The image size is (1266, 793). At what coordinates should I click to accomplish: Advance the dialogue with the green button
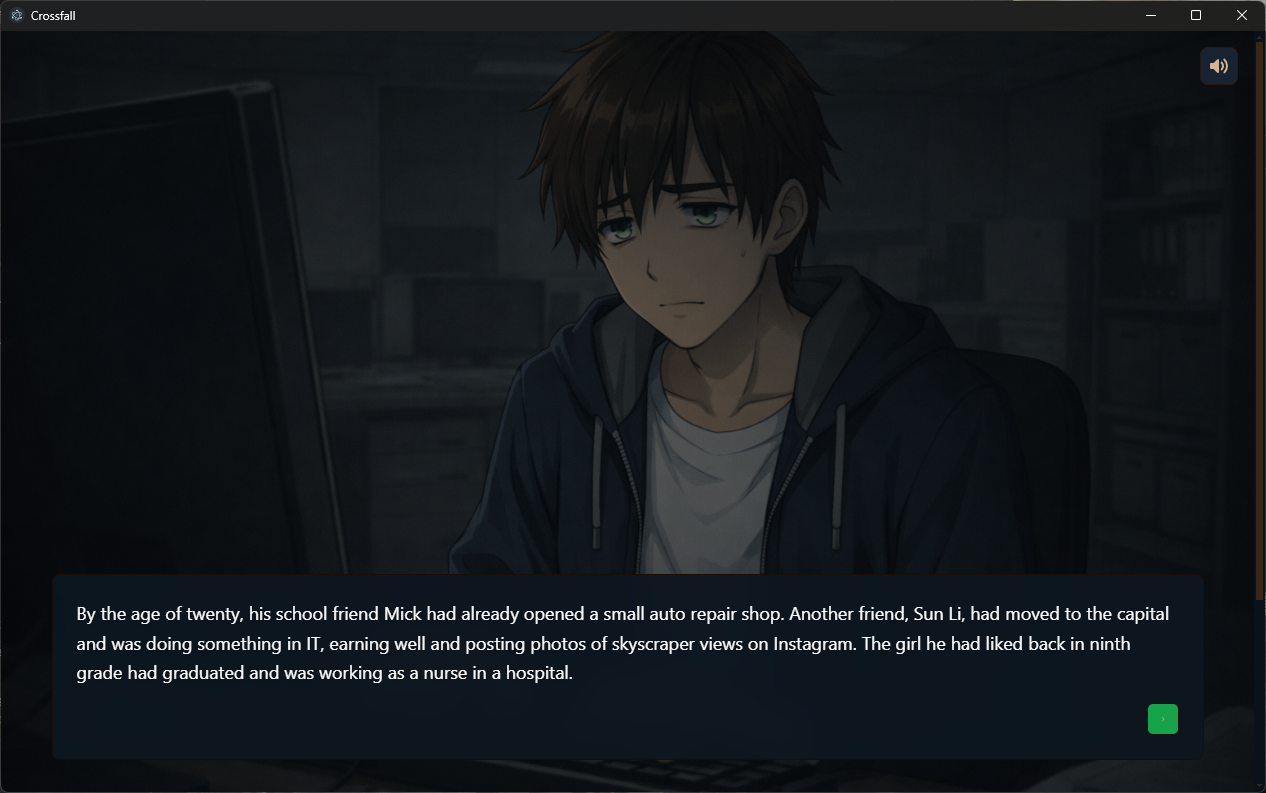point(1162,719)
